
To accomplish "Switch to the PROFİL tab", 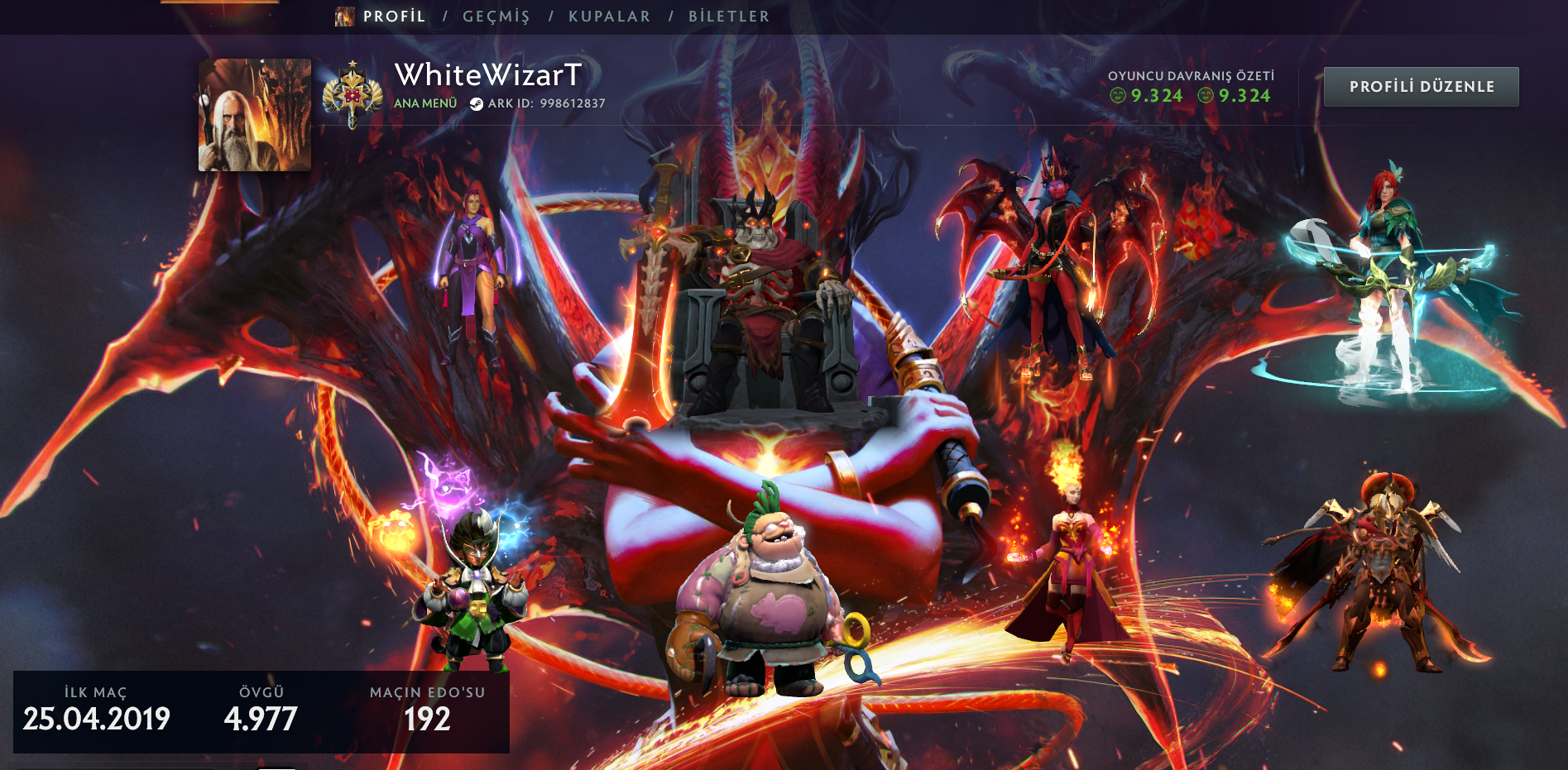I will (x=394, y=17).
